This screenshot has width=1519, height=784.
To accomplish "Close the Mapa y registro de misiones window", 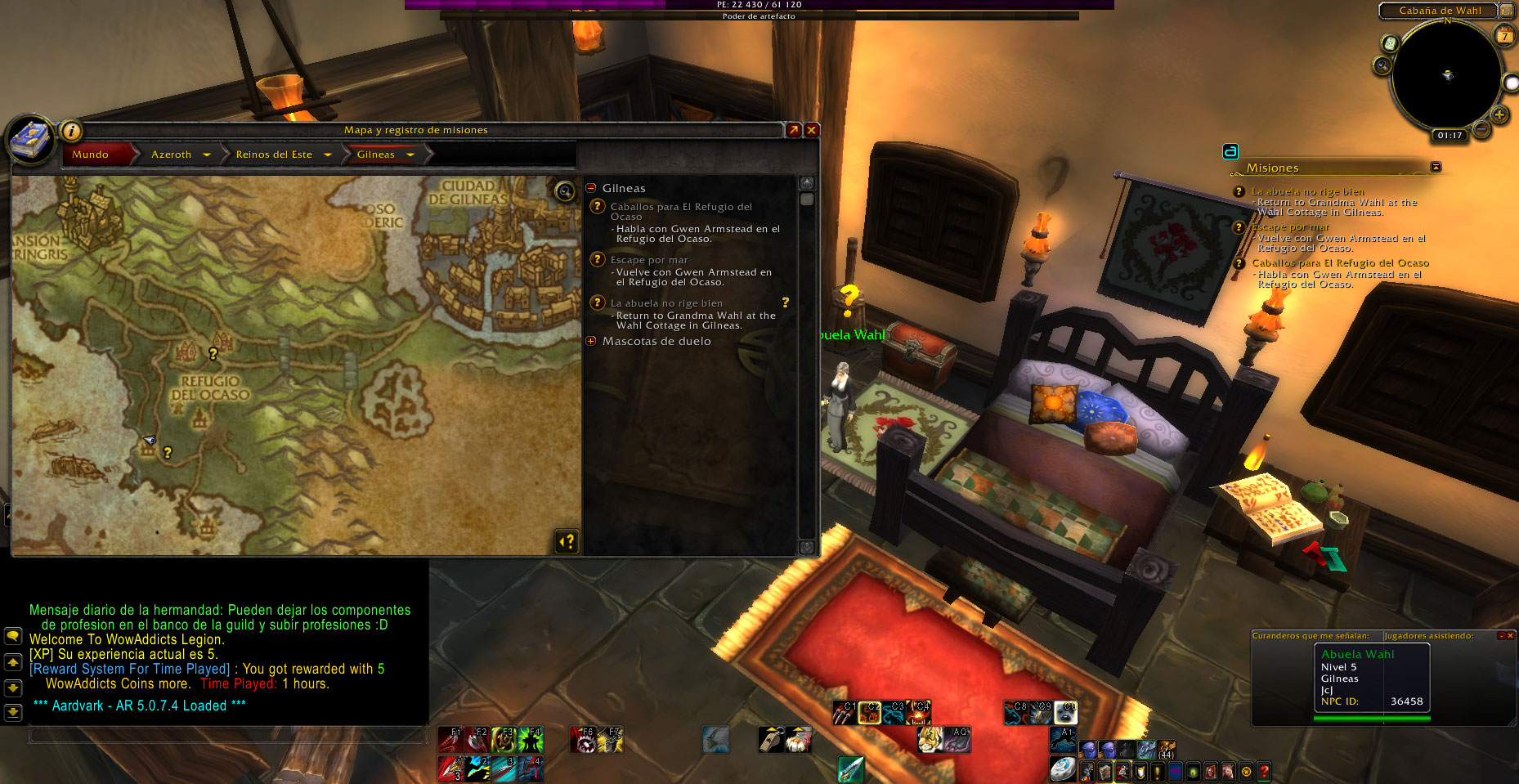I will (812, 130).
